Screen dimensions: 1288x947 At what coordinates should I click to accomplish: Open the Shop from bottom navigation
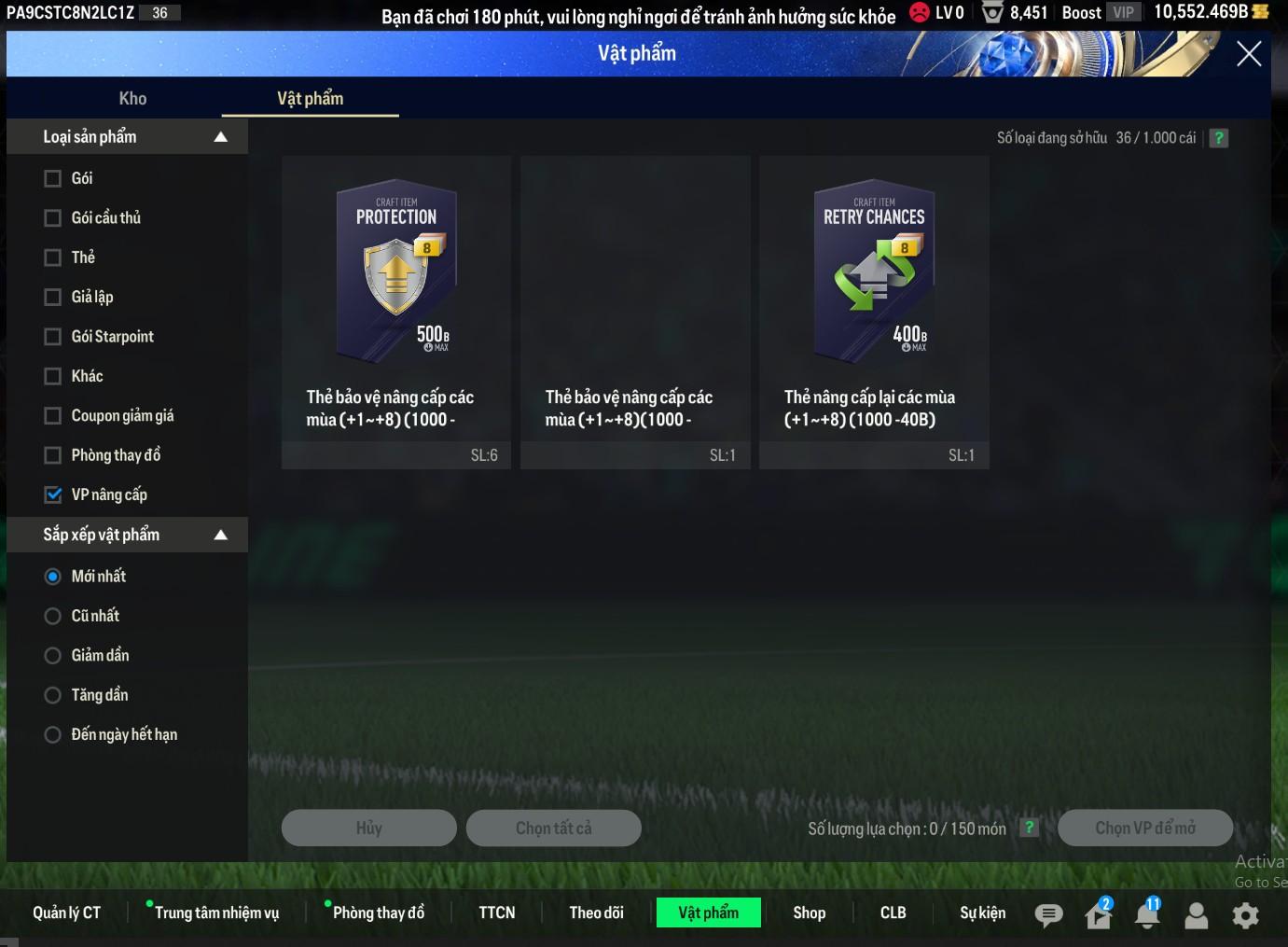click(x=809, y=912)
